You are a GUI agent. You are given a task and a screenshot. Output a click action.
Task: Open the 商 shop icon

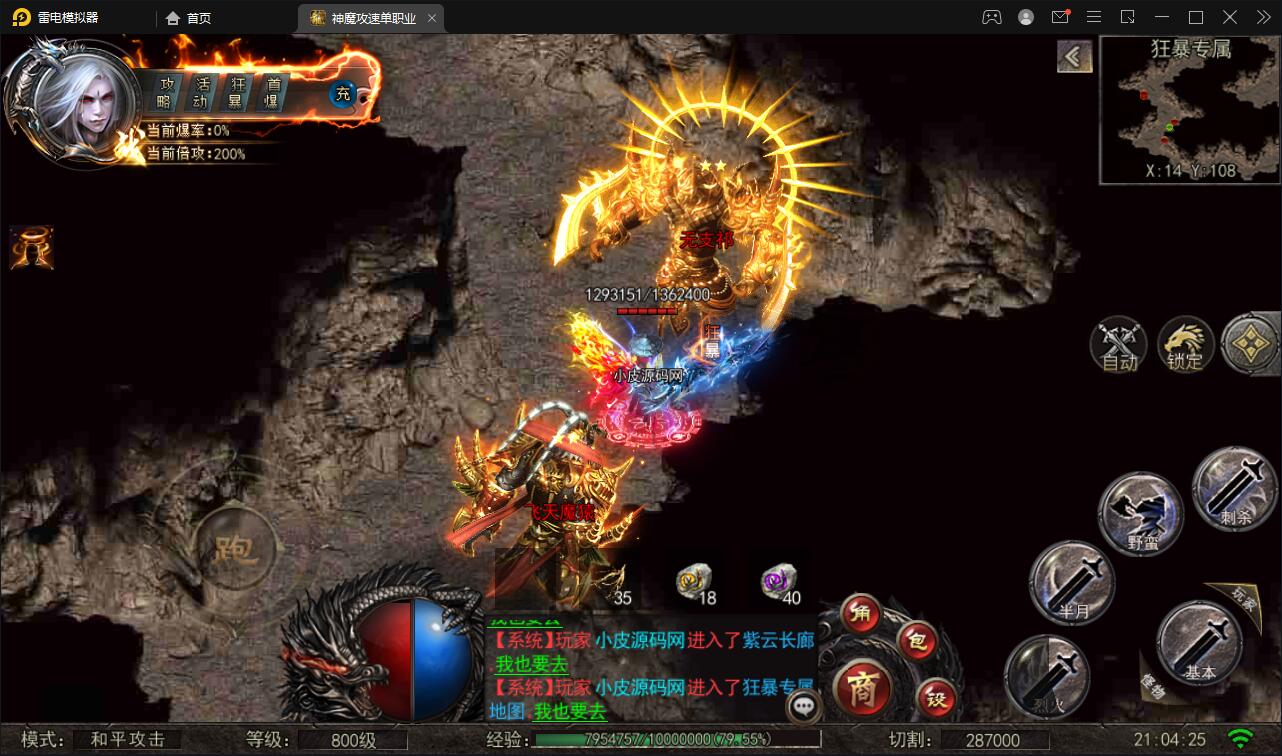[866, 689]
